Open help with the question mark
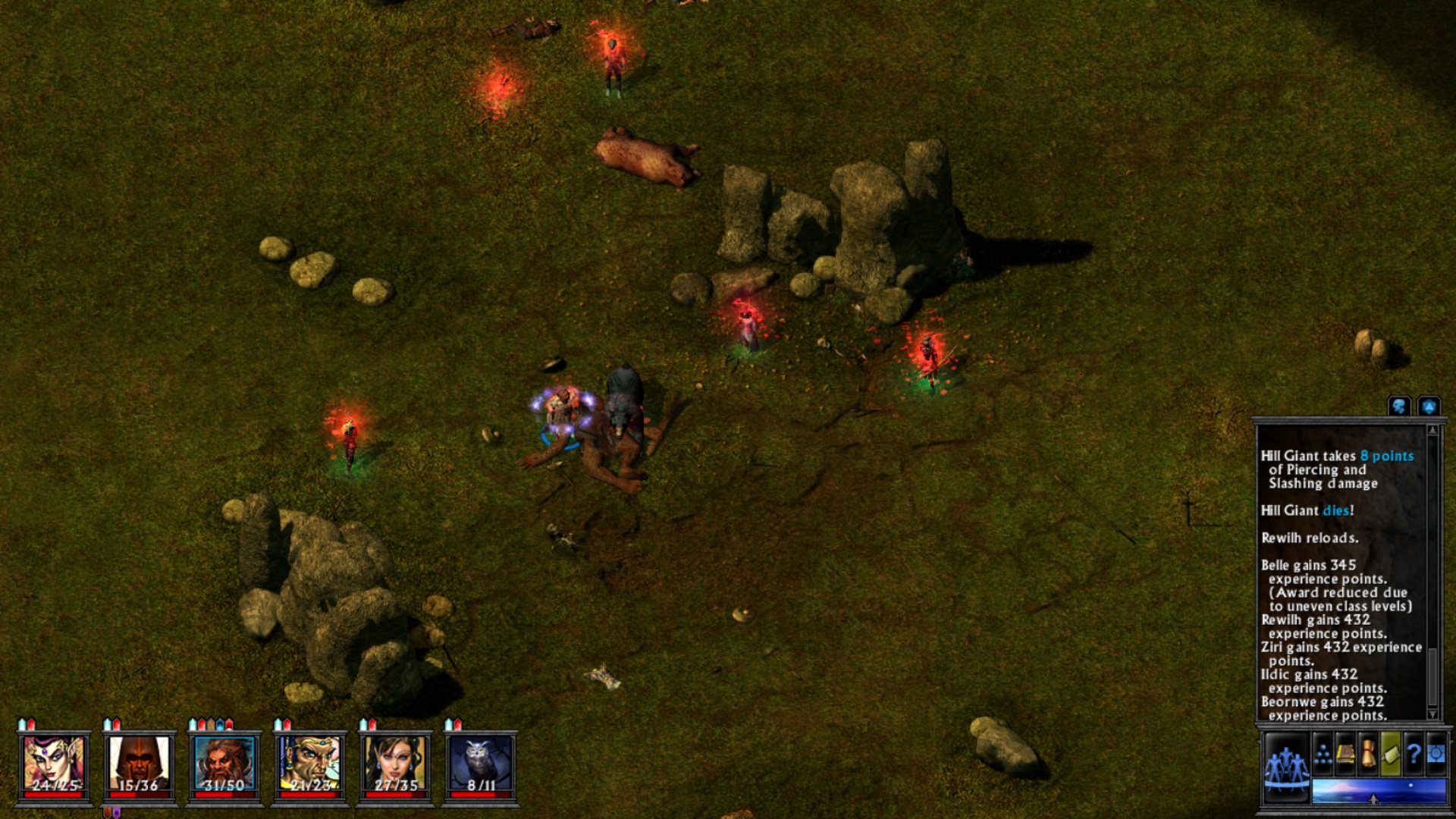The height and width of the screenshot is (819, 1456). pos(1414,754)
